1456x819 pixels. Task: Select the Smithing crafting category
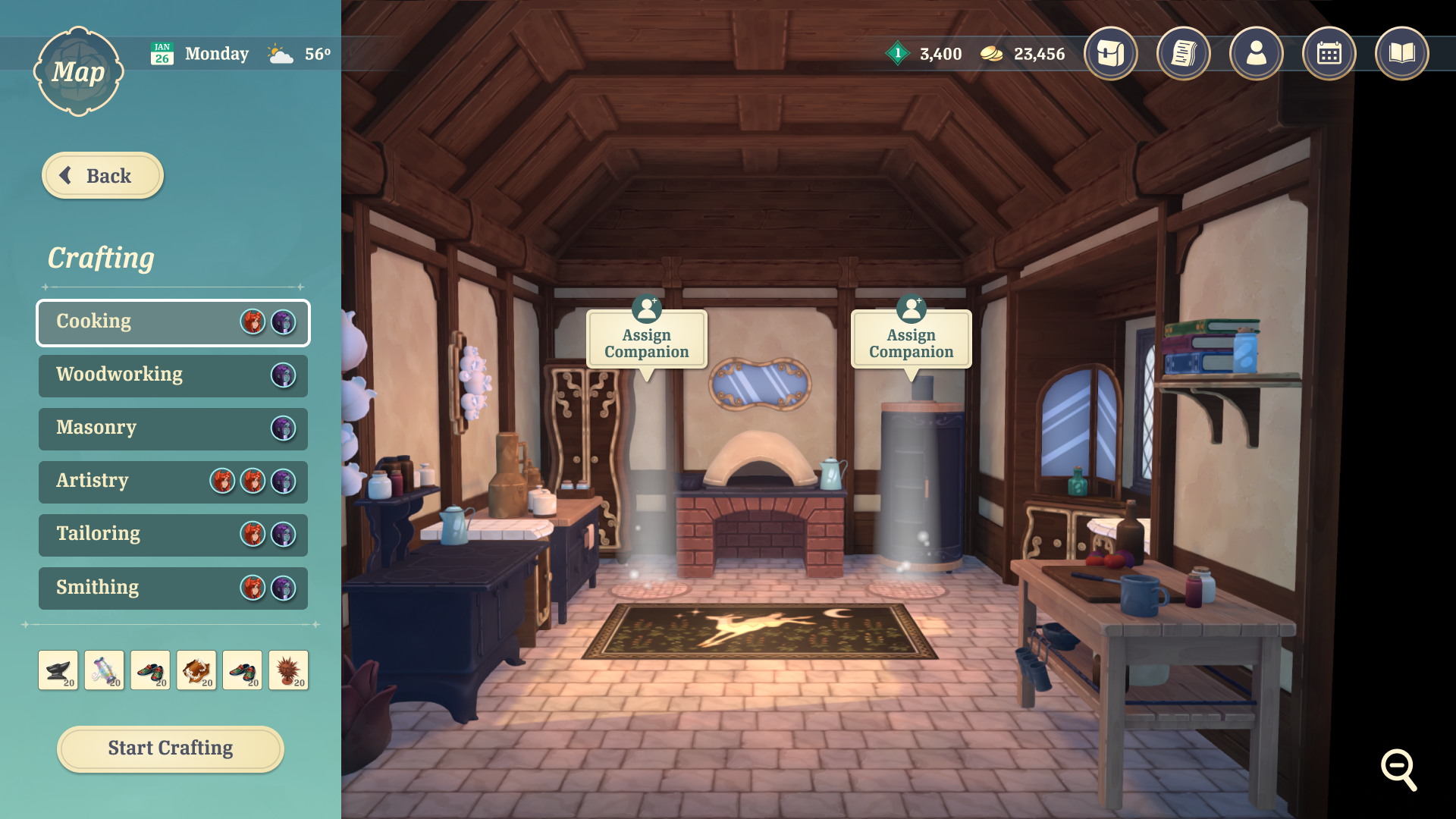tap(173, 588)
